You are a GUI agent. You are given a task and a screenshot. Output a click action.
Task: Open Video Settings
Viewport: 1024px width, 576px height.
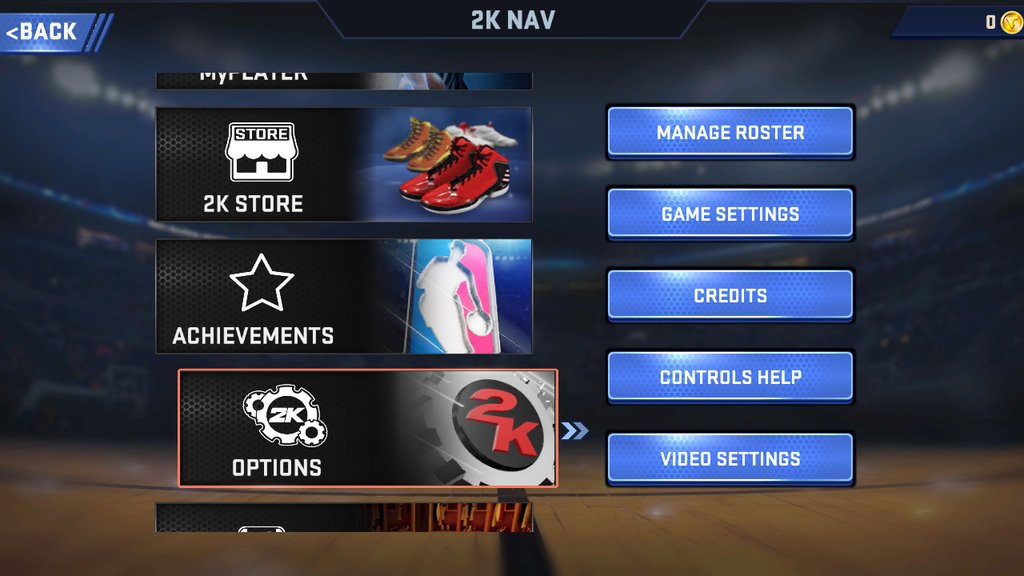coord(730,460)
